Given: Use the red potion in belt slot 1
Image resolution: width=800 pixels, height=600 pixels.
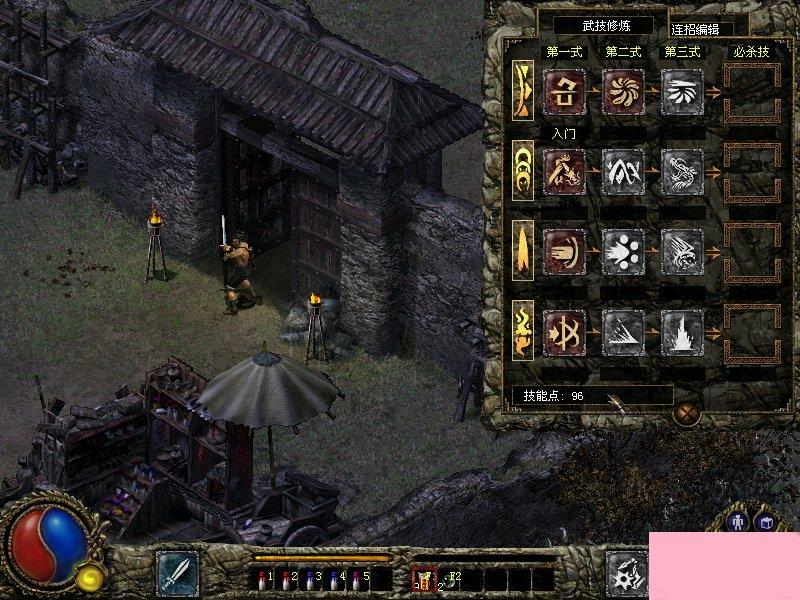Looking at the screenshot, I should point(264,577).
